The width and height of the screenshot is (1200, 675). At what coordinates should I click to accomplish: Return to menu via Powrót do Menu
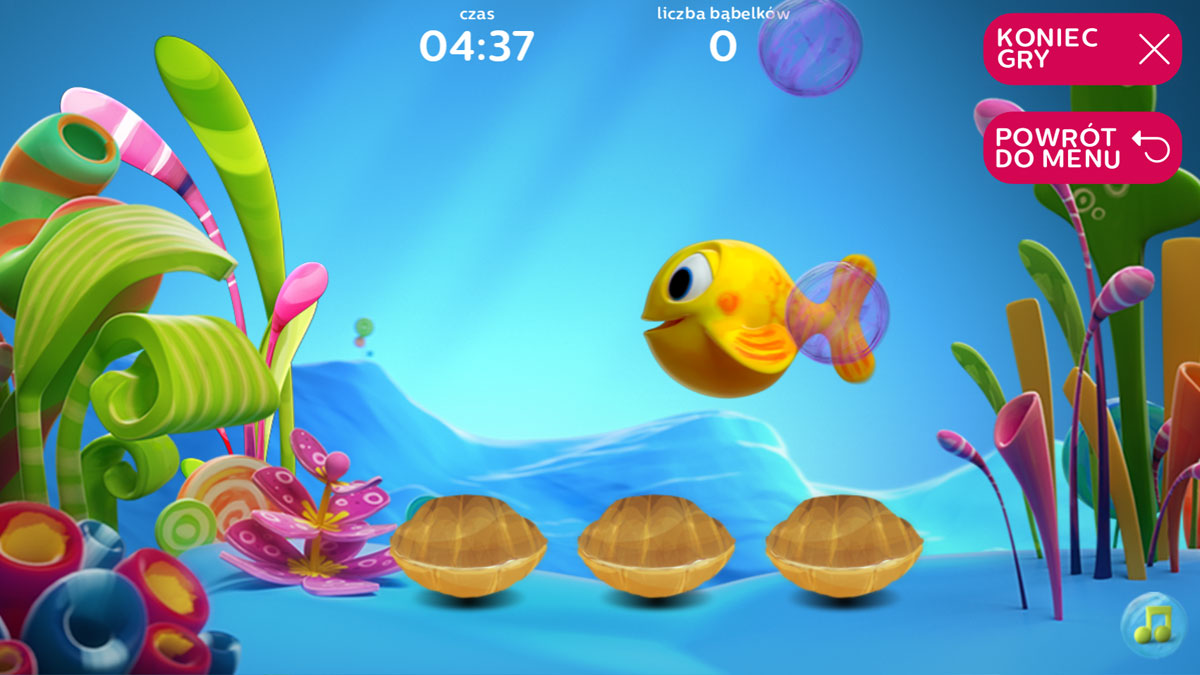1082,148
